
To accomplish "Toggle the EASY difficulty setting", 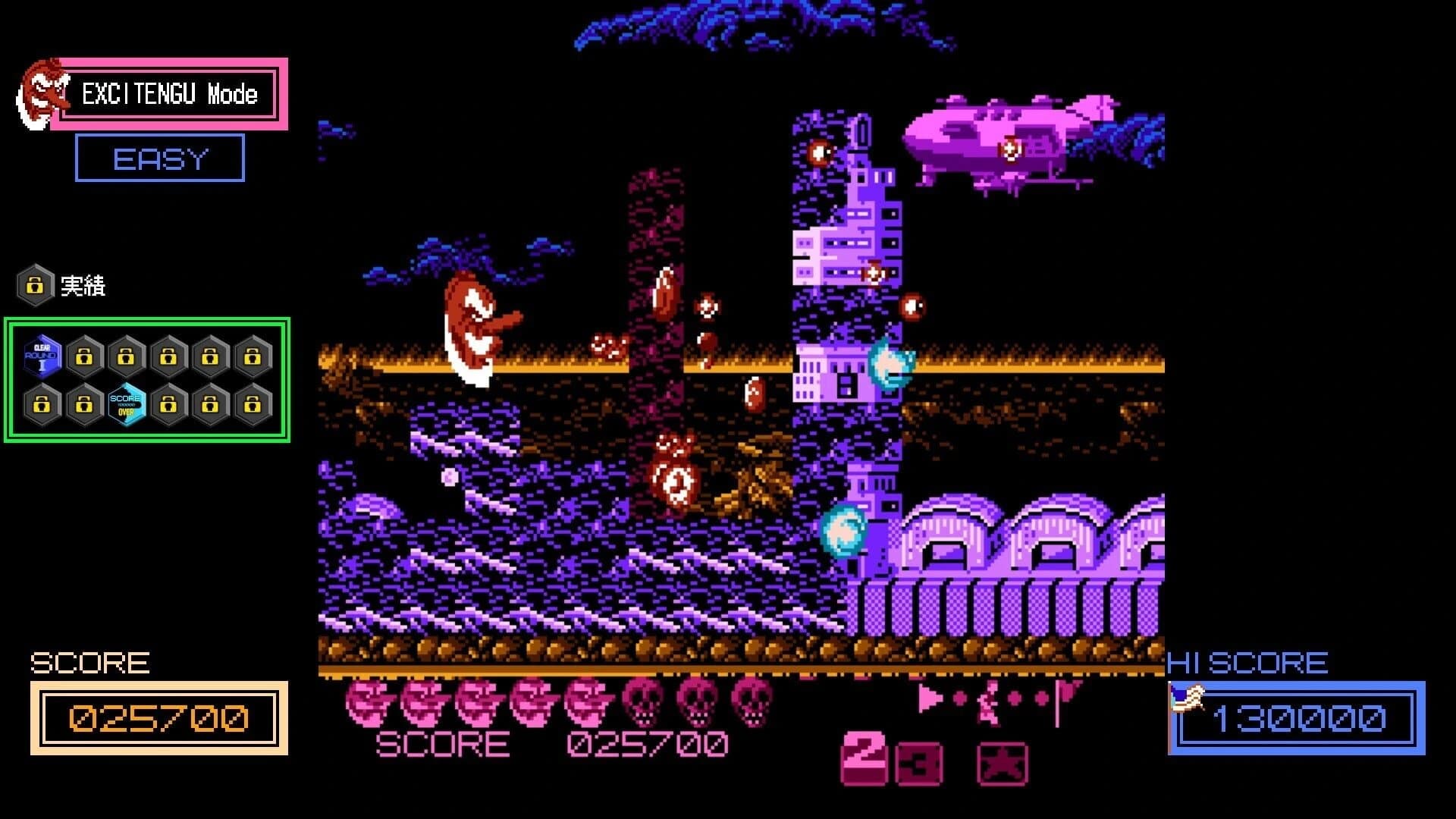I will click(159, 158).
